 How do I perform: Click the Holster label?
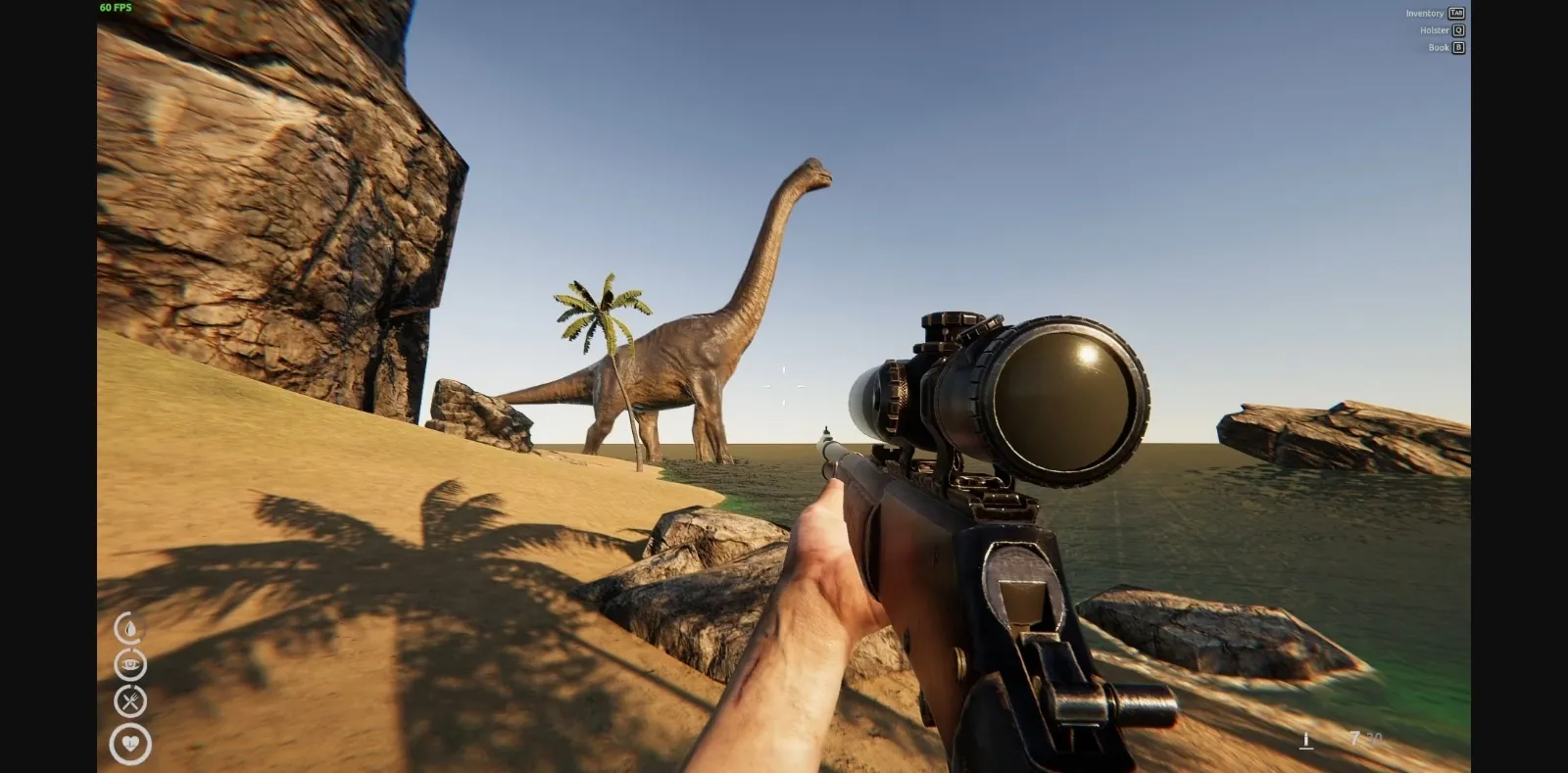point(1435,30)
